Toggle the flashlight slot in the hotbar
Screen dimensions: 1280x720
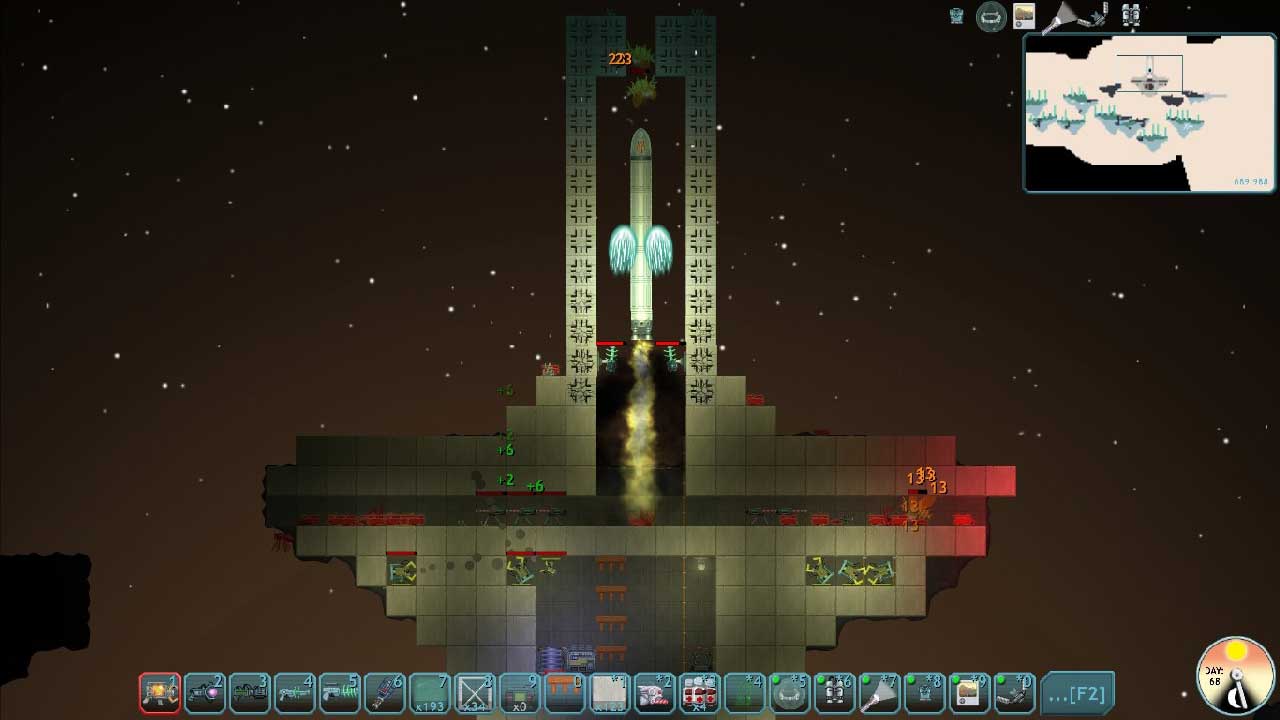tap(879, 692)
